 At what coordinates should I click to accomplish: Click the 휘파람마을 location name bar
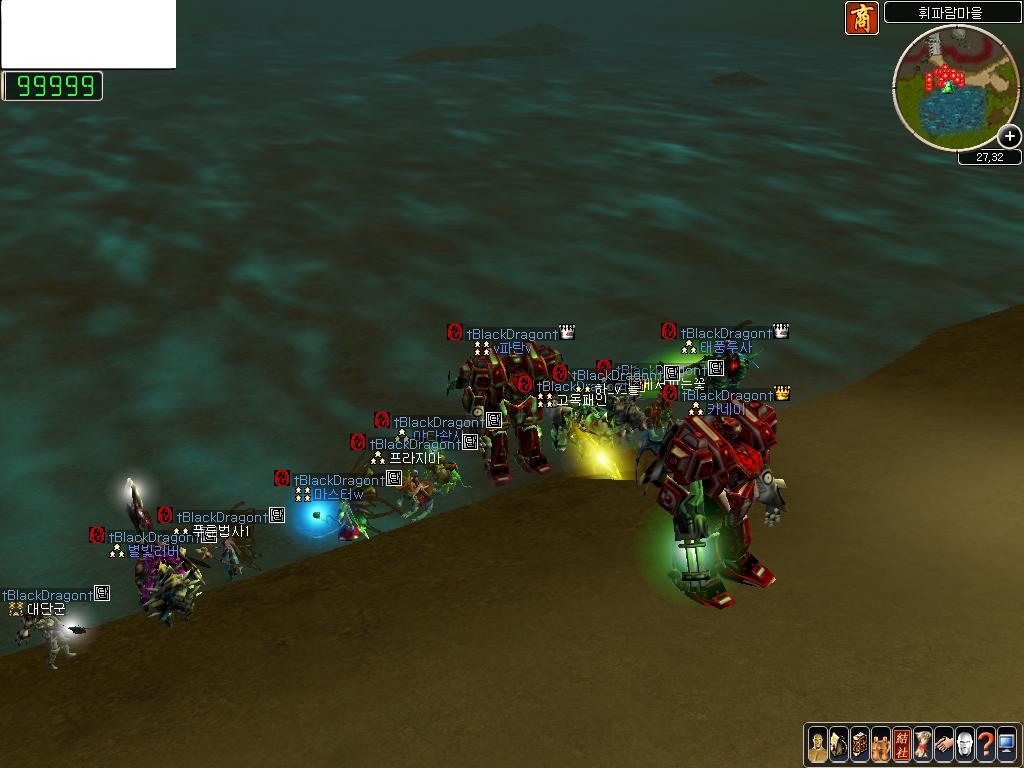950,13
